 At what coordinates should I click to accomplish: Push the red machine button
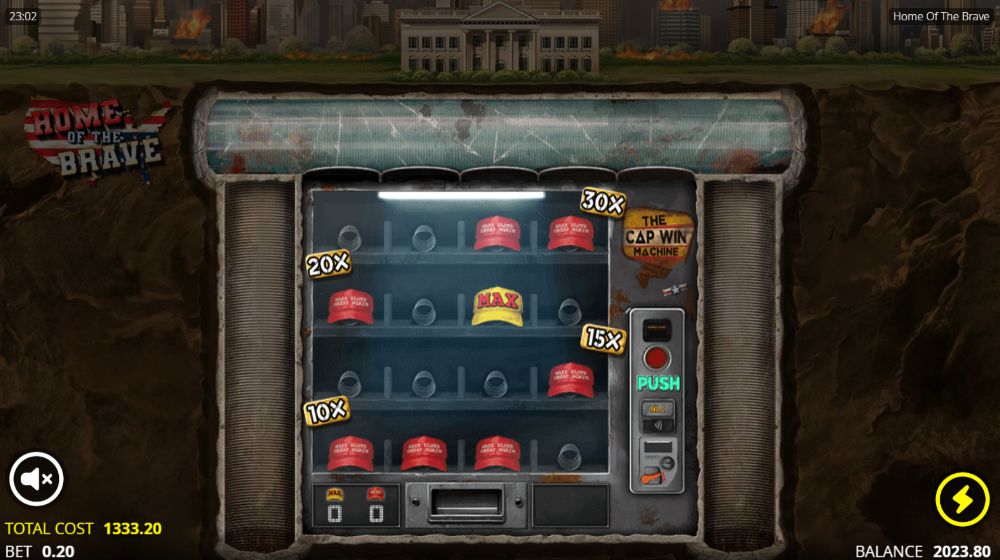coord(657,357)
